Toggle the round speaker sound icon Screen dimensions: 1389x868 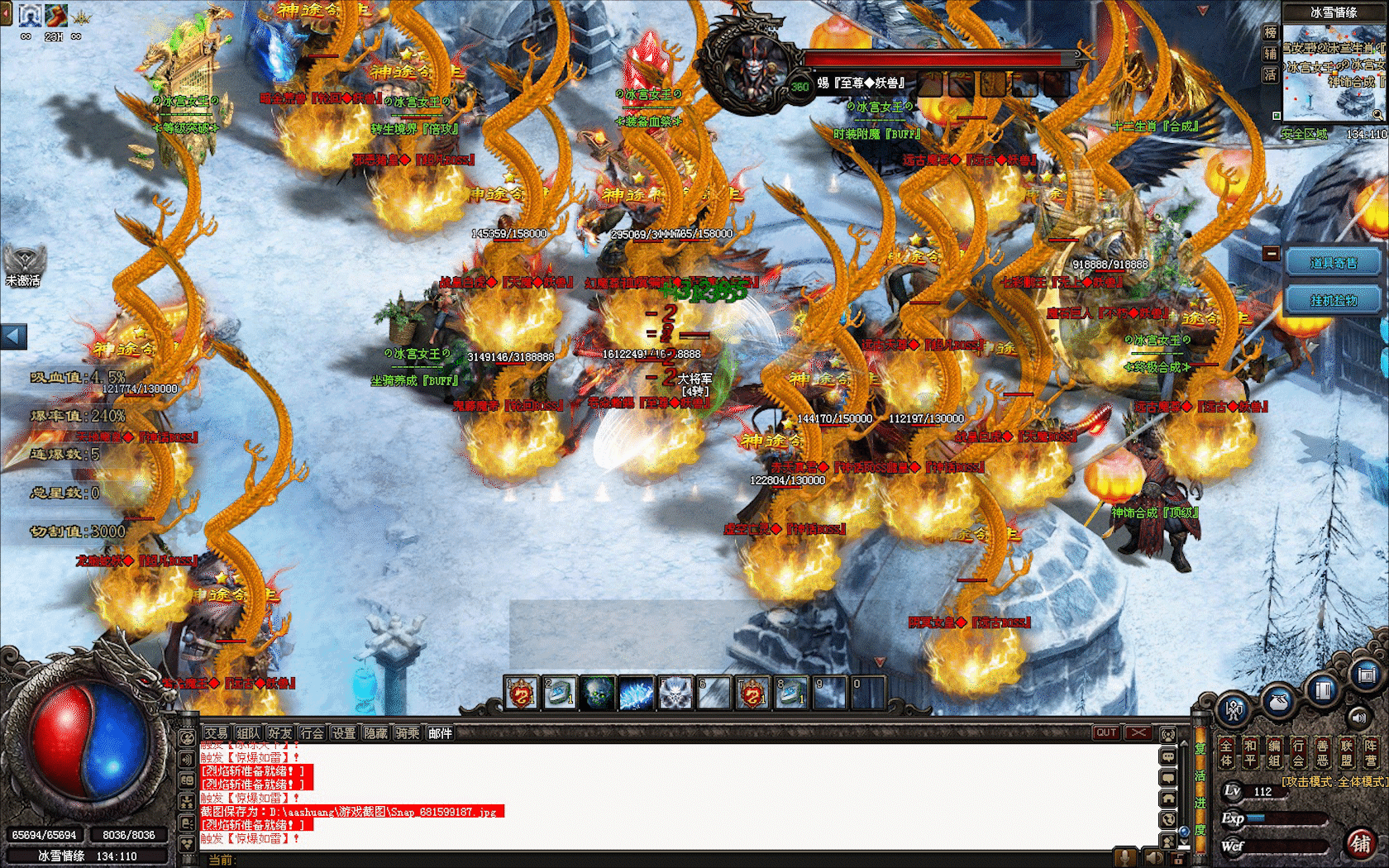coord(1358,718)
